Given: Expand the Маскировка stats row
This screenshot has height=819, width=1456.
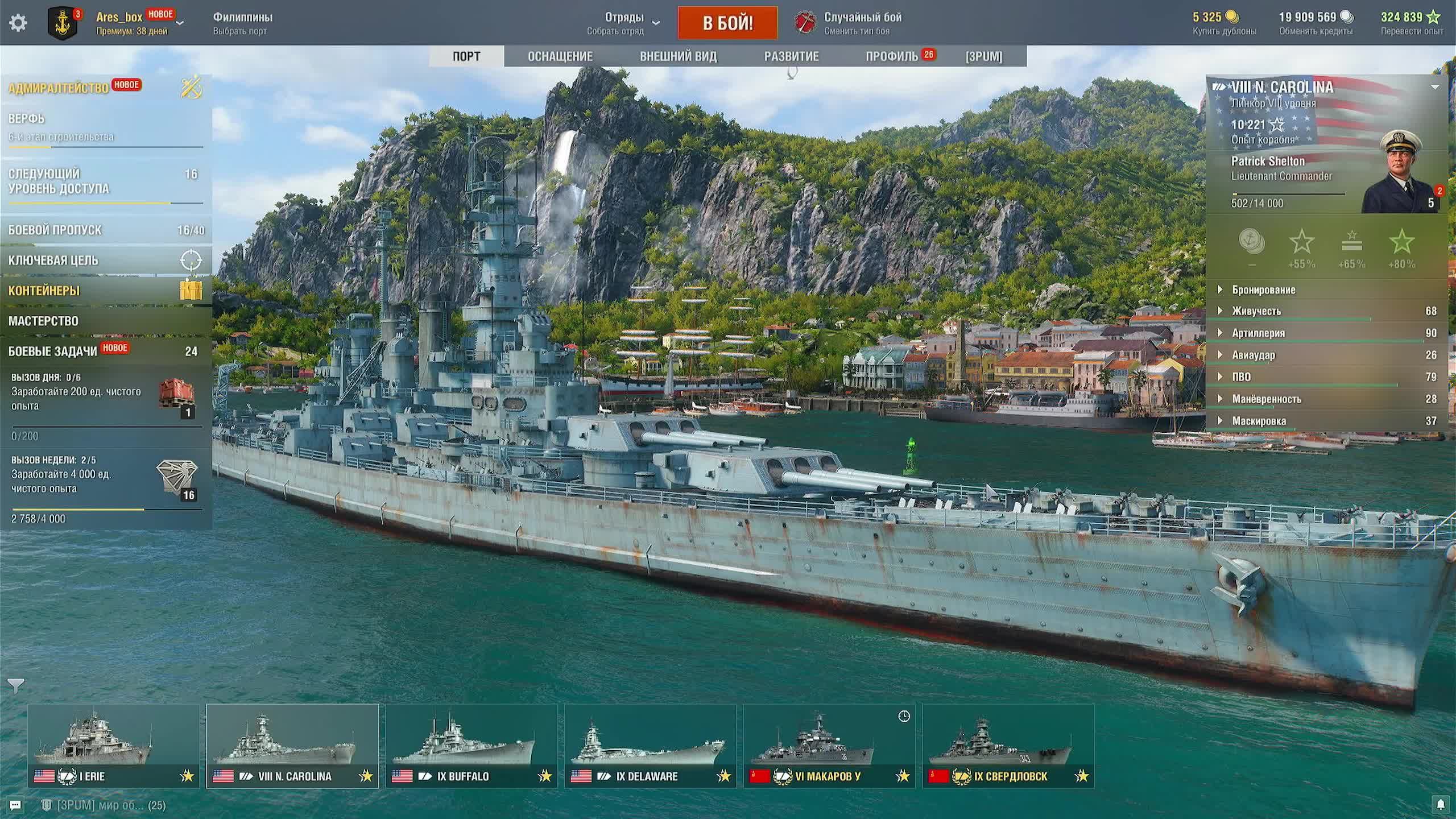Looking at the screenshot, I should [x=1259, y=421].
